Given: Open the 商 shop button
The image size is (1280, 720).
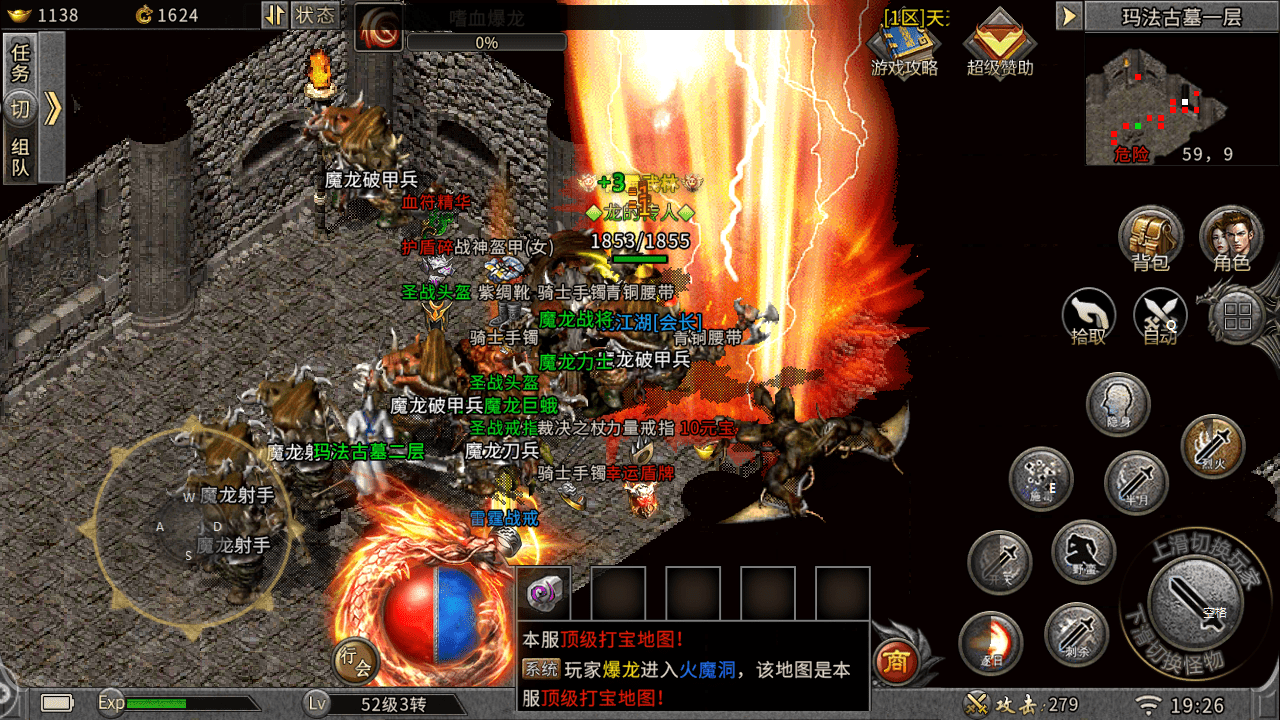Looking at the screenshot, I should click(x=897, y=661).
